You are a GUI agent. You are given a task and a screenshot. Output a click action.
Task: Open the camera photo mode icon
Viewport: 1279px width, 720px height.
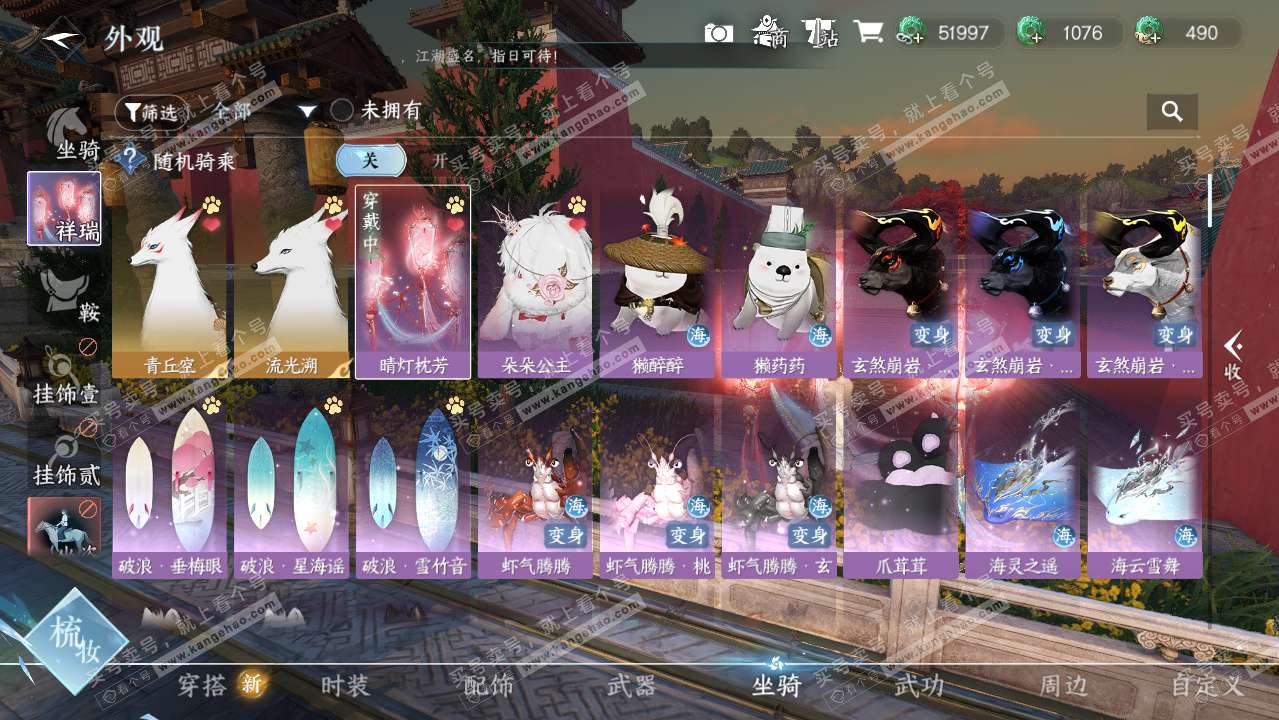(x=718, y=33)
